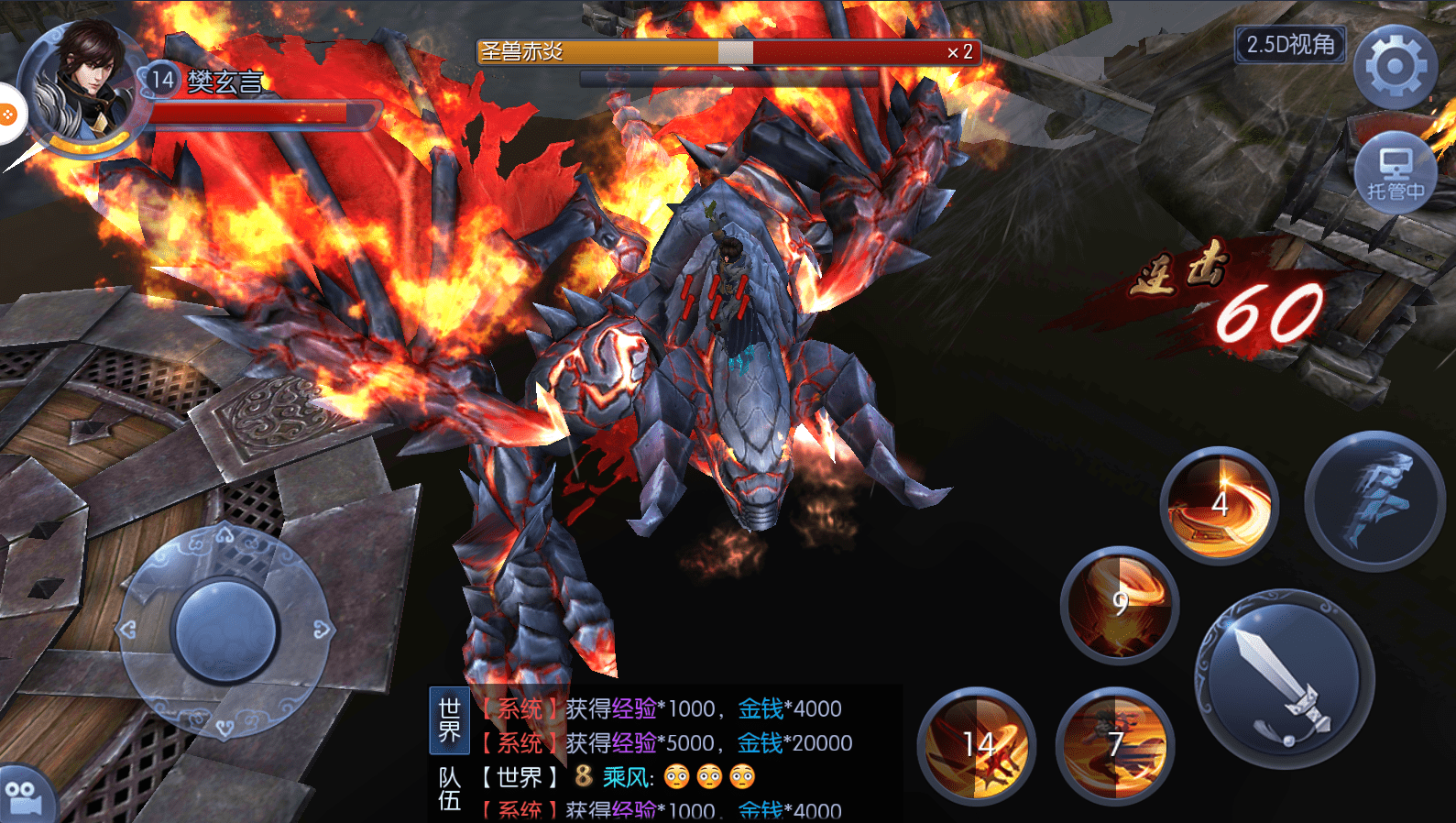The image size is (1456, 823).
Task: Use the flame skill with cooldown 9
Action: [1119, 604]
